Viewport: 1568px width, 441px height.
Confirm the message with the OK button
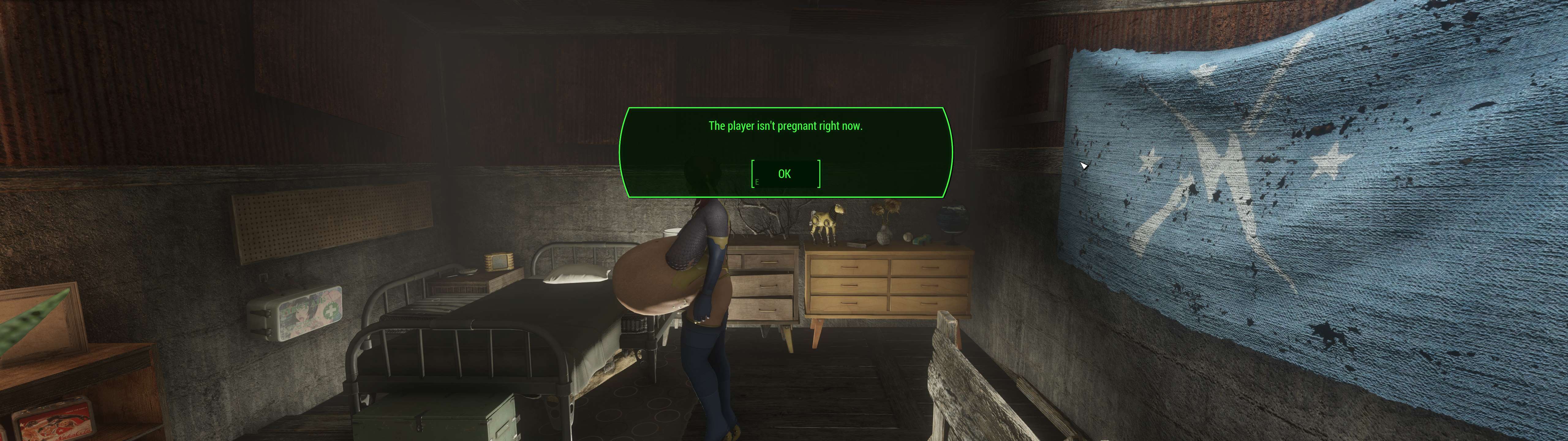tap(785, 174)
